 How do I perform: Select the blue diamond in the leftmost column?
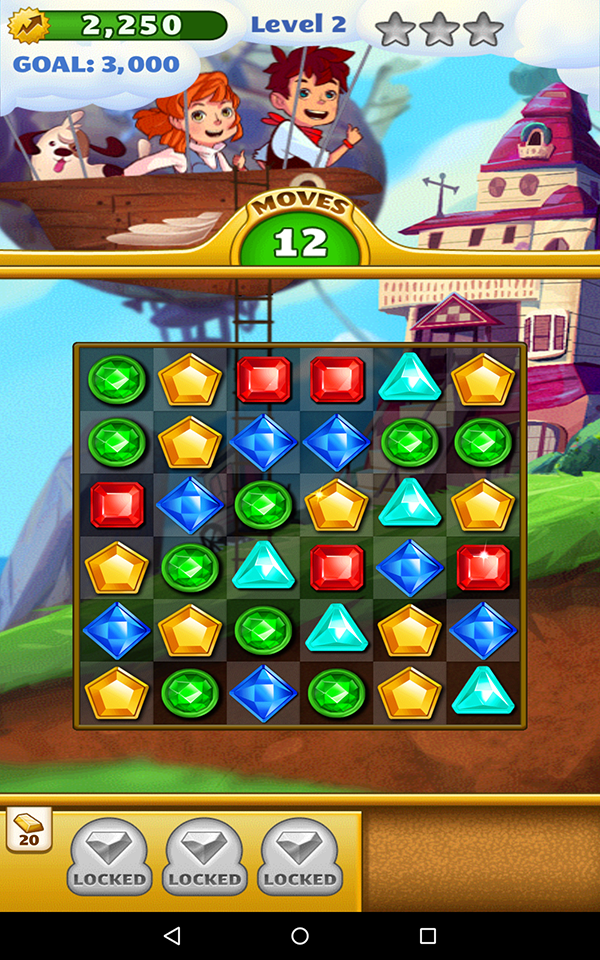[117, 630]
